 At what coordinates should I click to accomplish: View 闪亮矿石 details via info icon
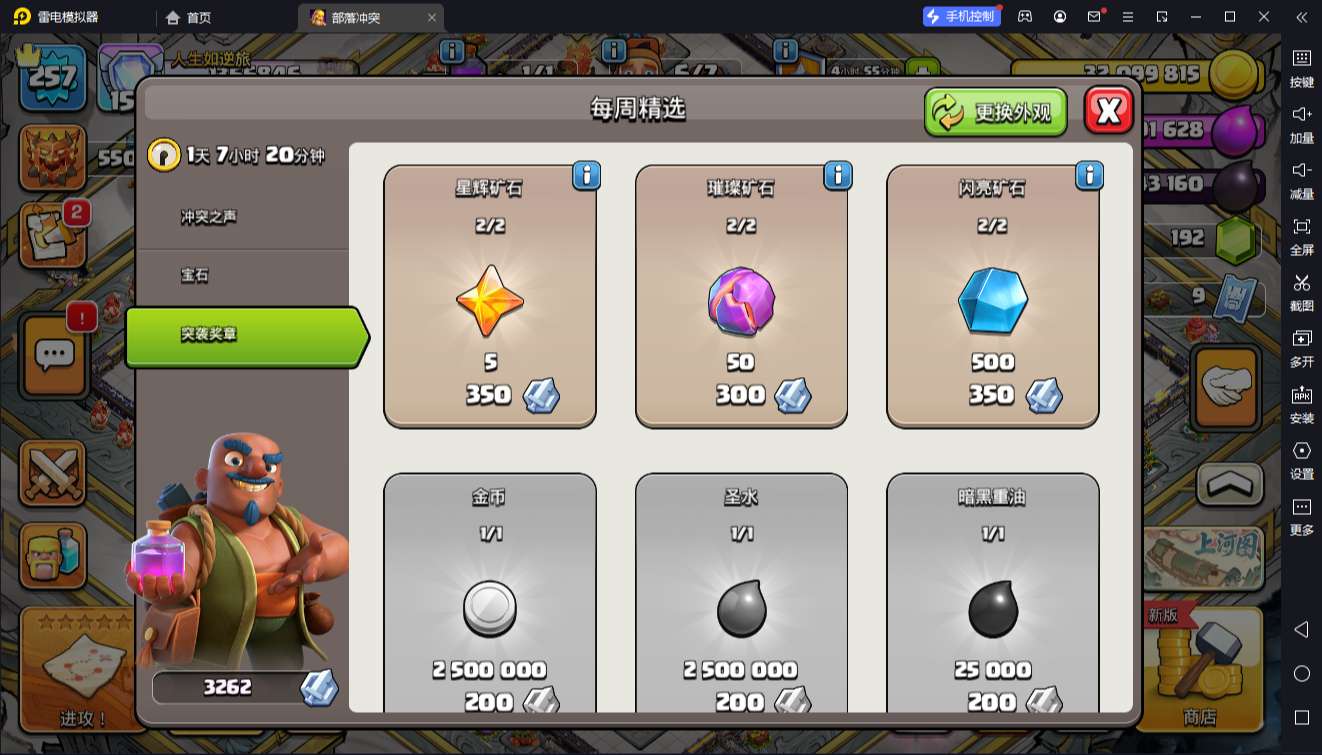1089,176
